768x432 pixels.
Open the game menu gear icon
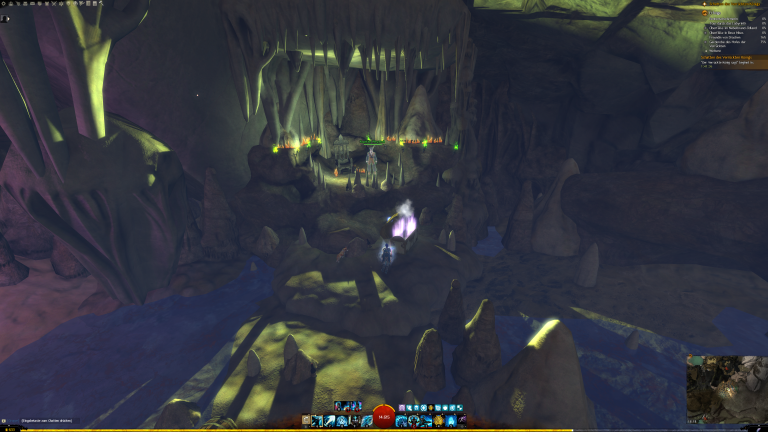click(4, 4)
